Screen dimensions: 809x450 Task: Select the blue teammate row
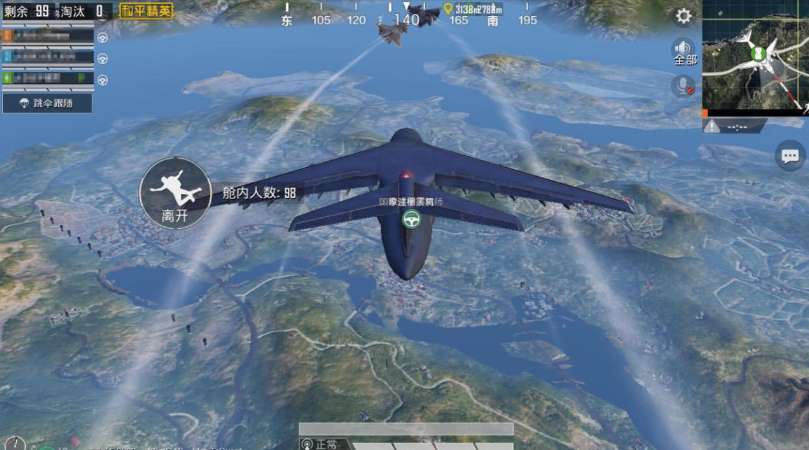48,57
